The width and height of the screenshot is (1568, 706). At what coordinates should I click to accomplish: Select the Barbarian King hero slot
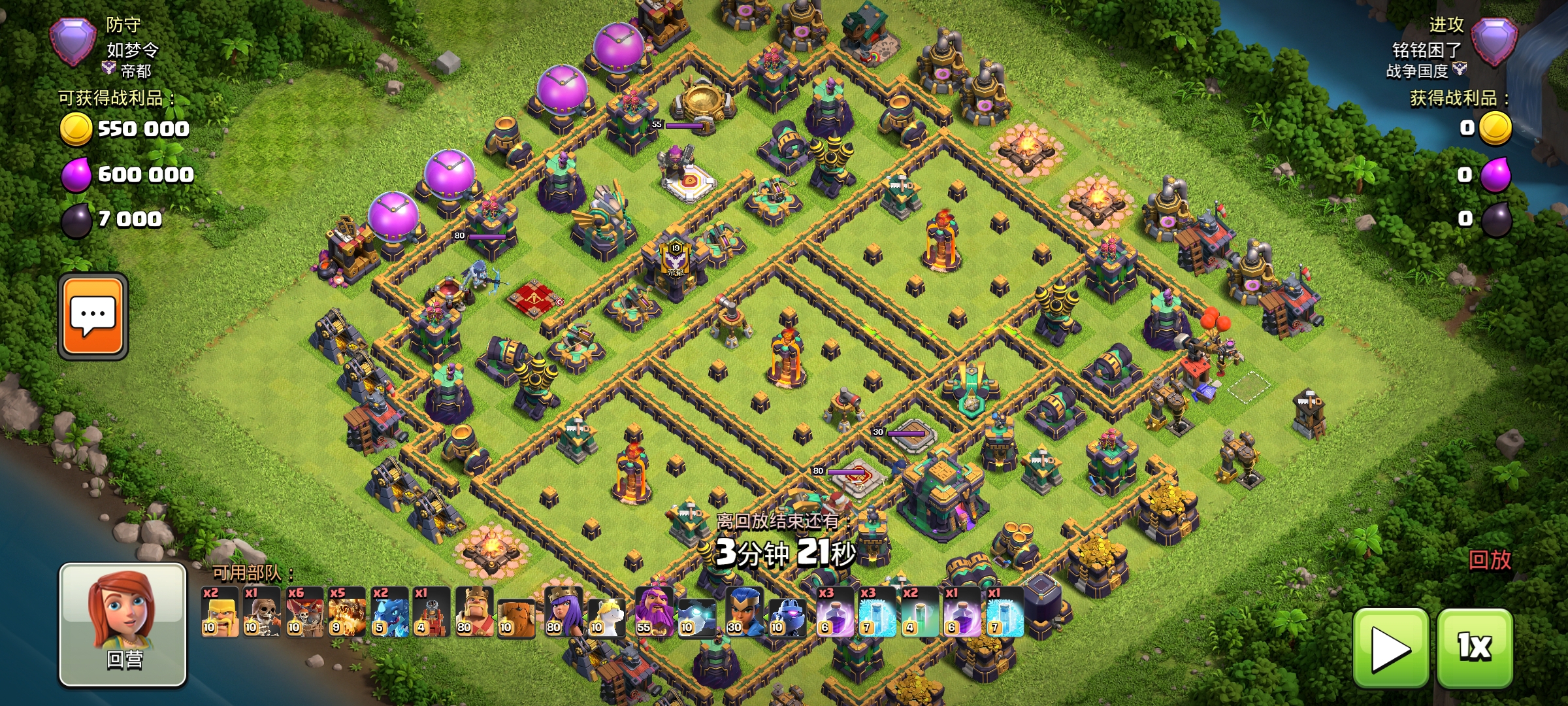coord(474,612)
